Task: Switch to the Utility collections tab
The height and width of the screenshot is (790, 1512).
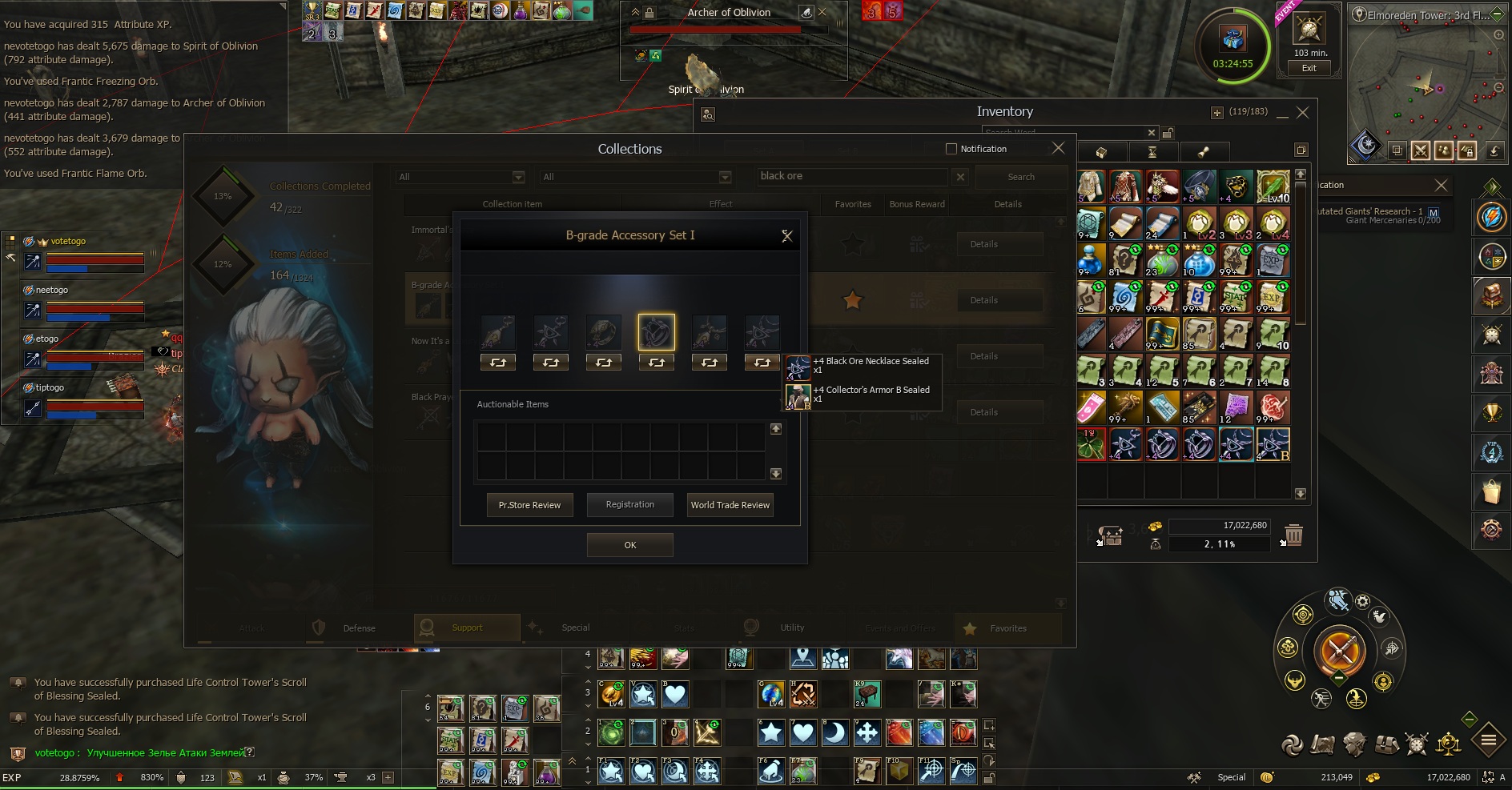Action: (791, 628)
